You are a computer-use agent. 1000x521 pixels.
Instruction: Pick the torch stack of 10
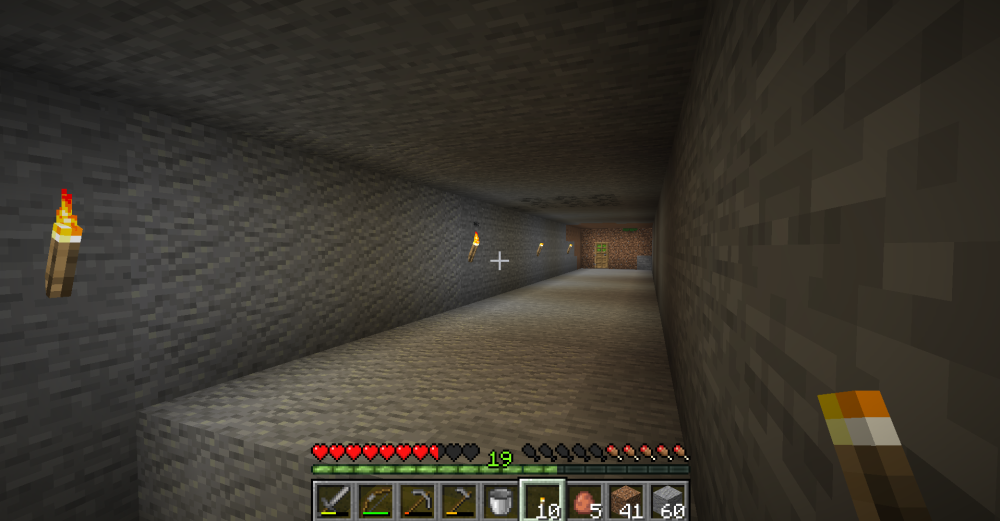click(543, 500)
